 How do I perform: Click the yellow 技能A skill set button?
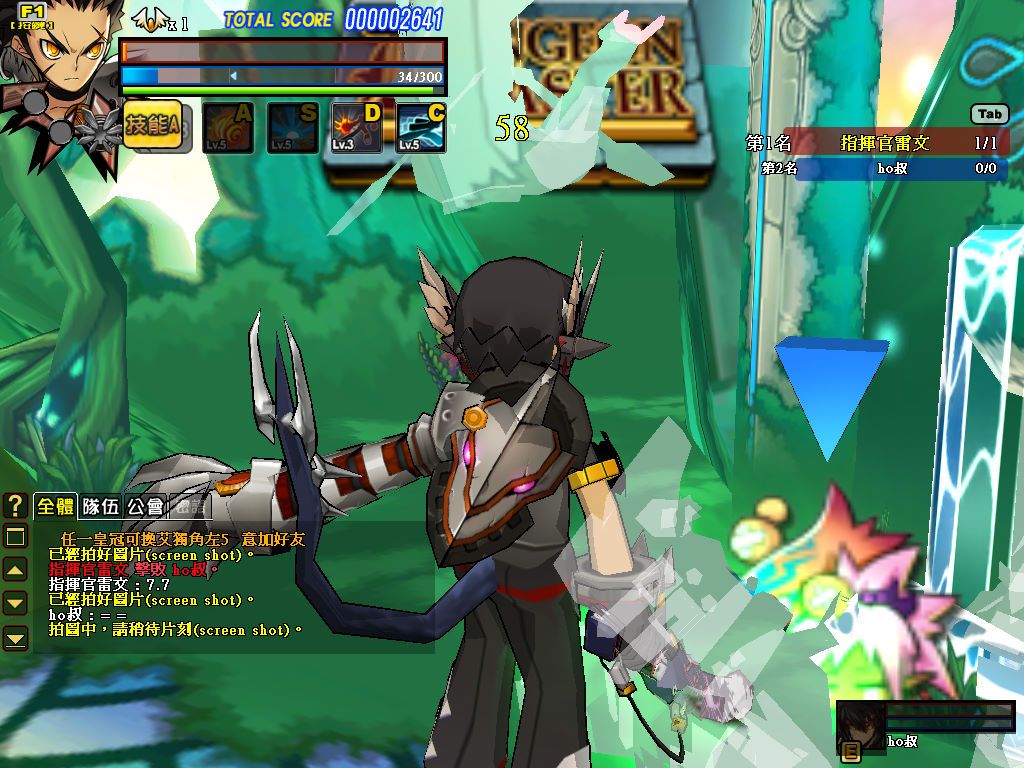pos(152,126)
